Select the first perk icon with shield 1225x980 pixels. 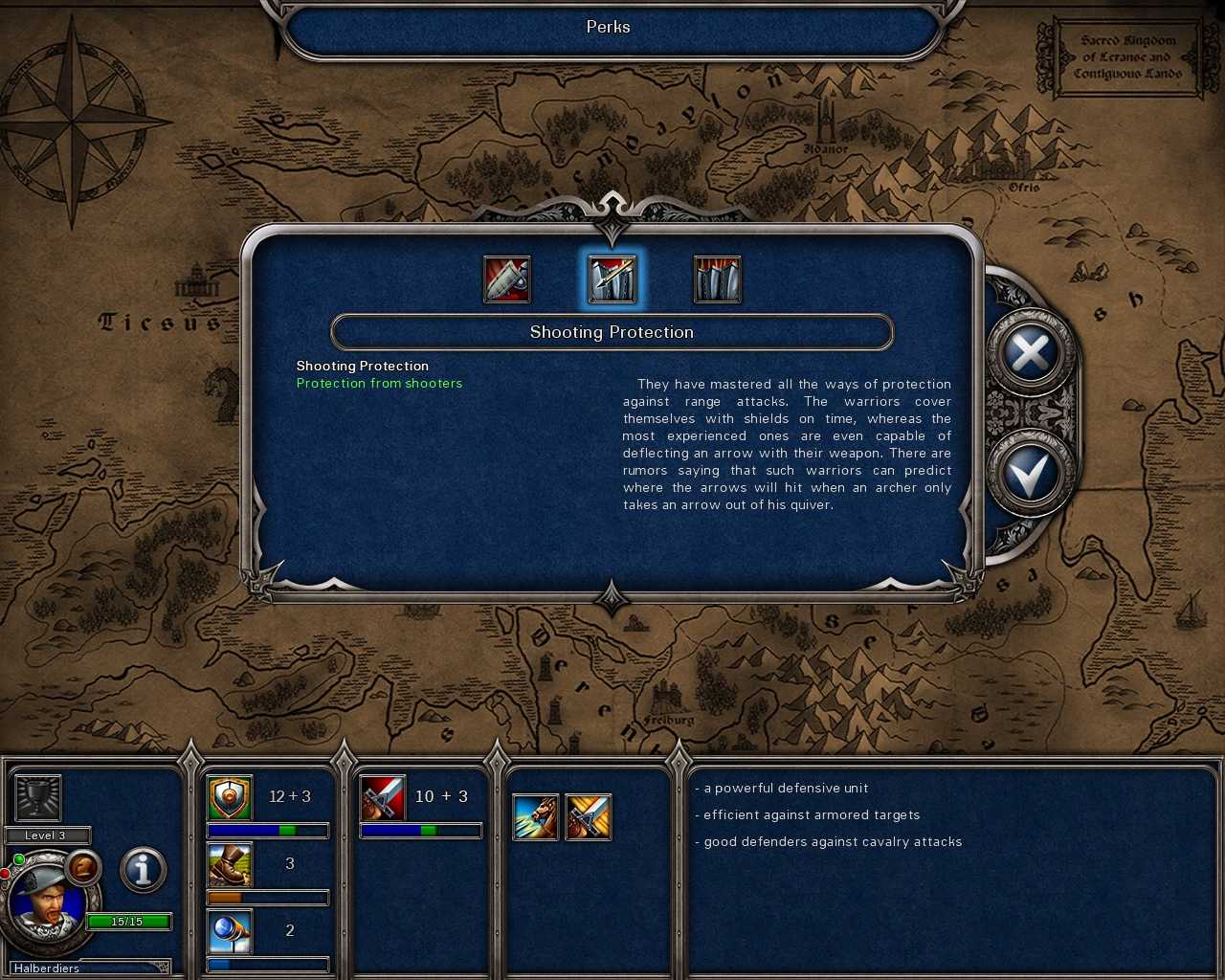coord(507,278)
